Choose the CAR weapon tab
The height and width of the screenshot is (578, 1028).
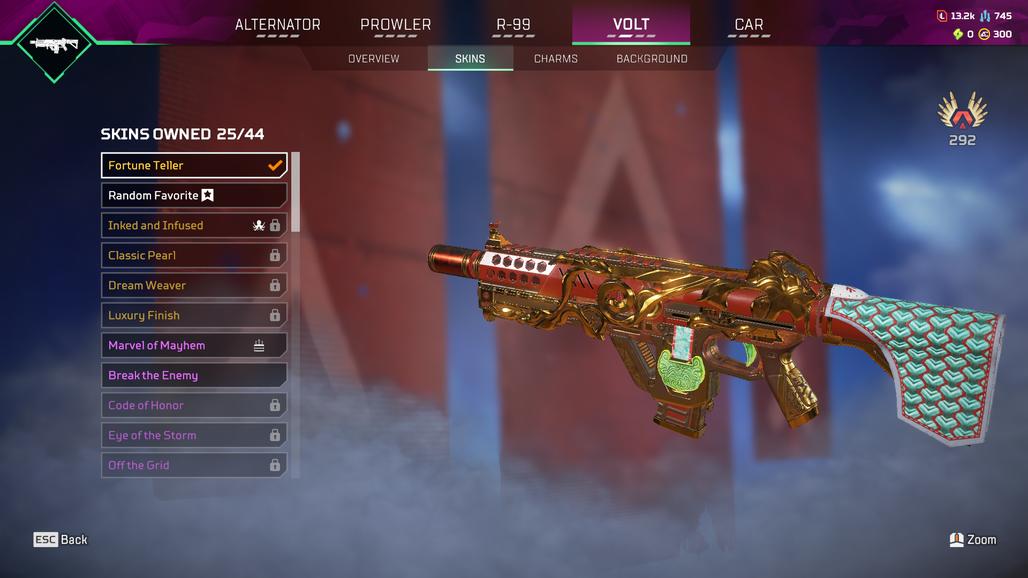(x=748, y=25)
